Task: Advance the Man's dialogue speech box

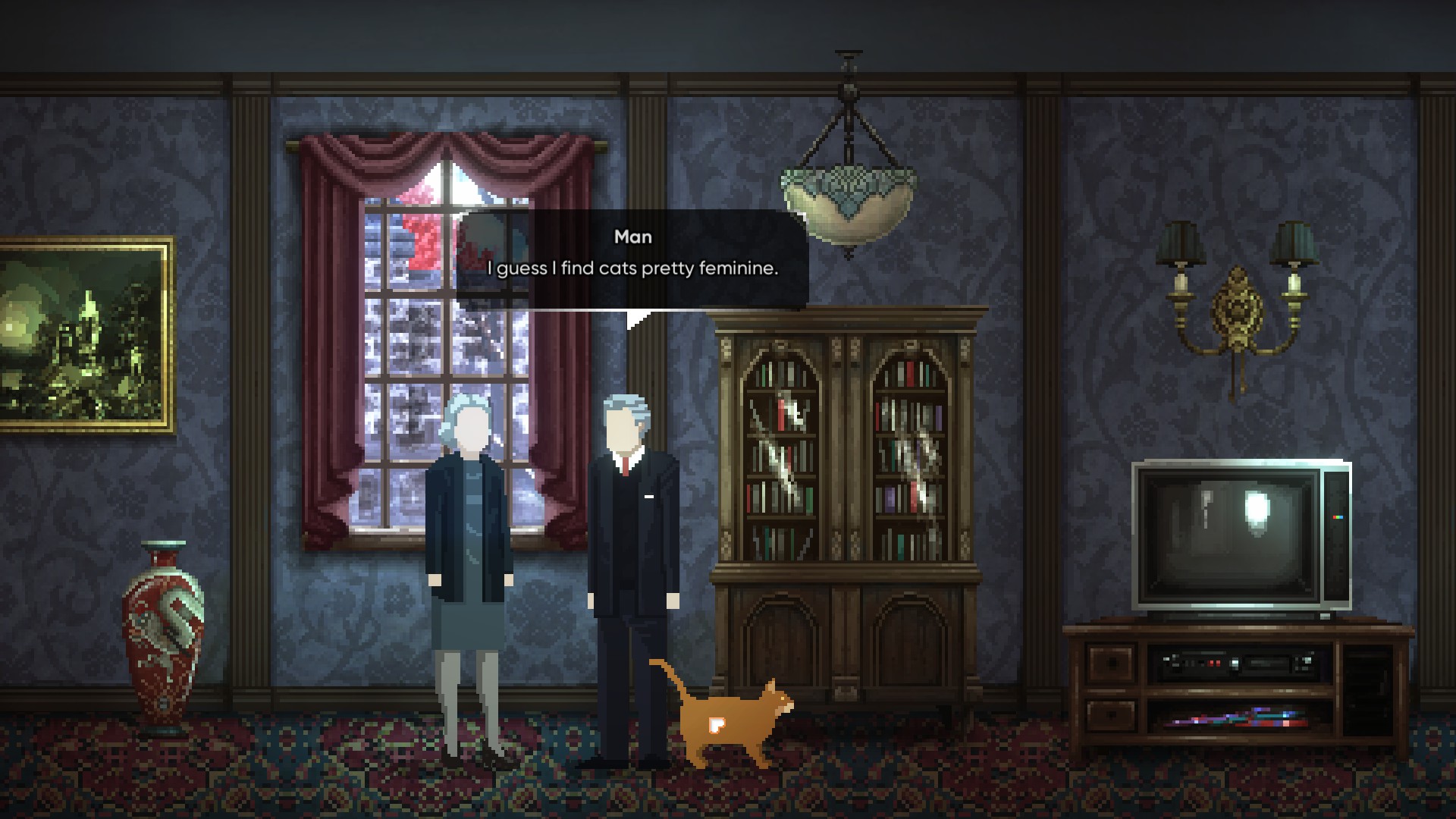Action: click(x=632, y=259)
